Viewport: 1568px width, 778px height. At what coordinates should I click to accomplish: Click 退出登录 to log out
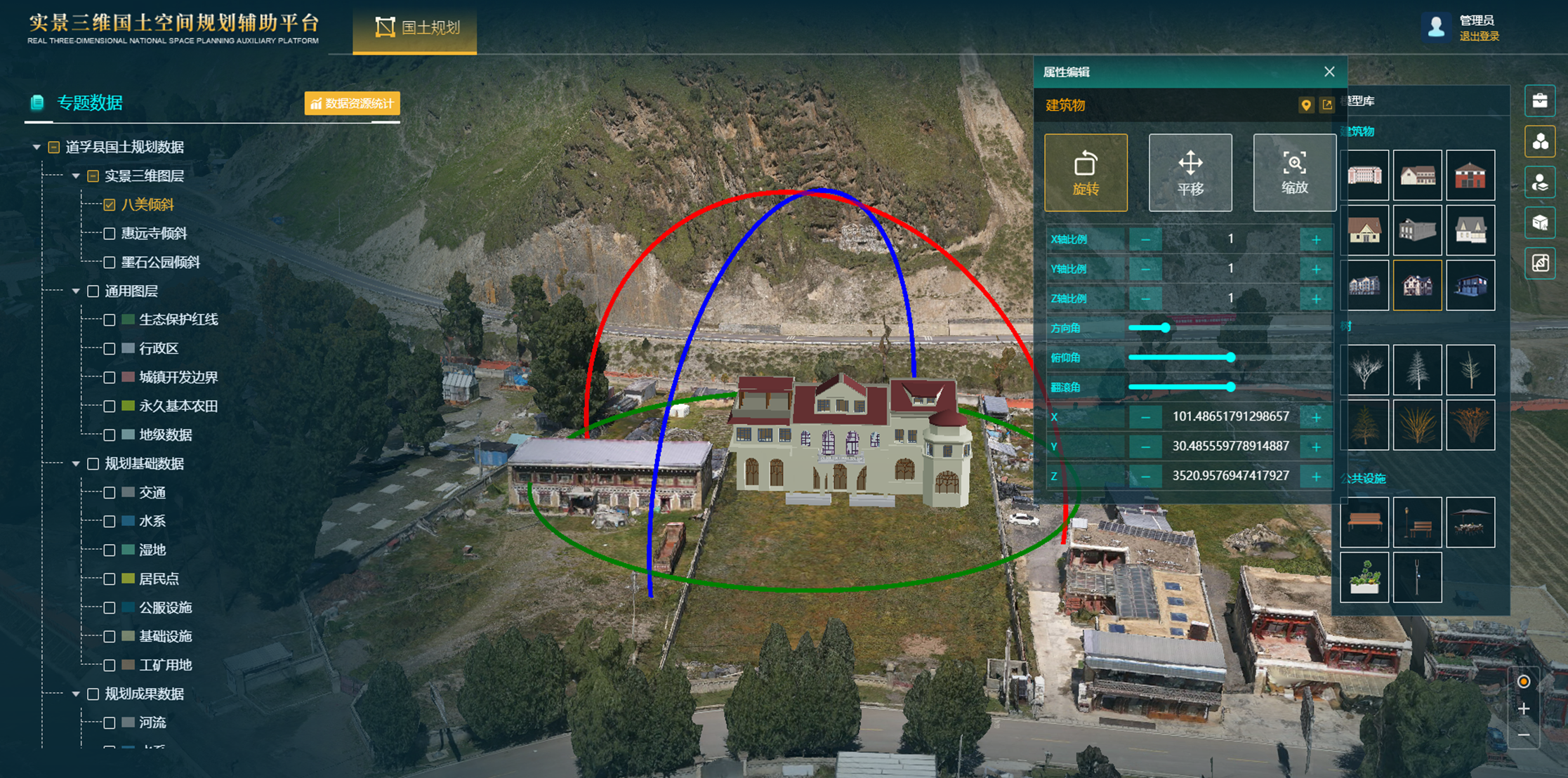[1479, 37]
